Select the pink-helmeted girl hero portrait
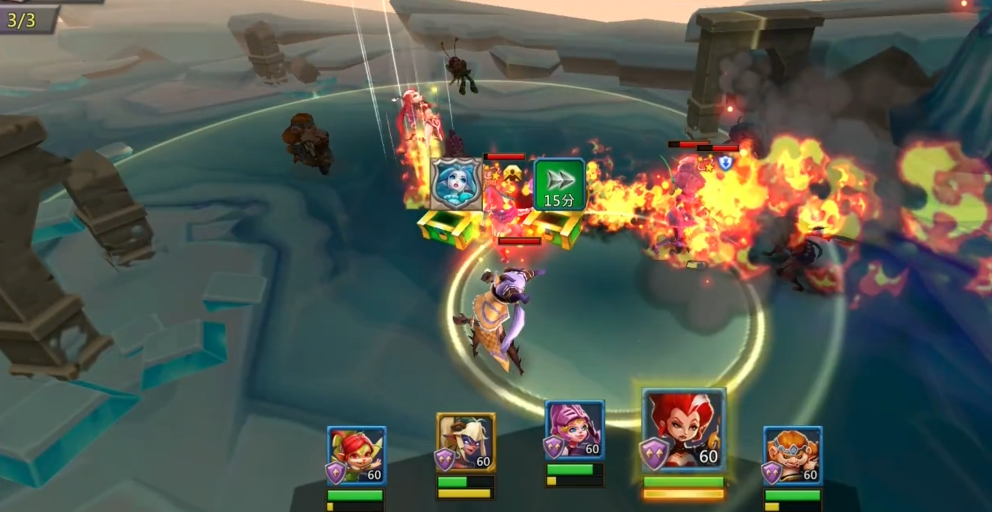This screenshot has width=992, height=512. point(575,431)
